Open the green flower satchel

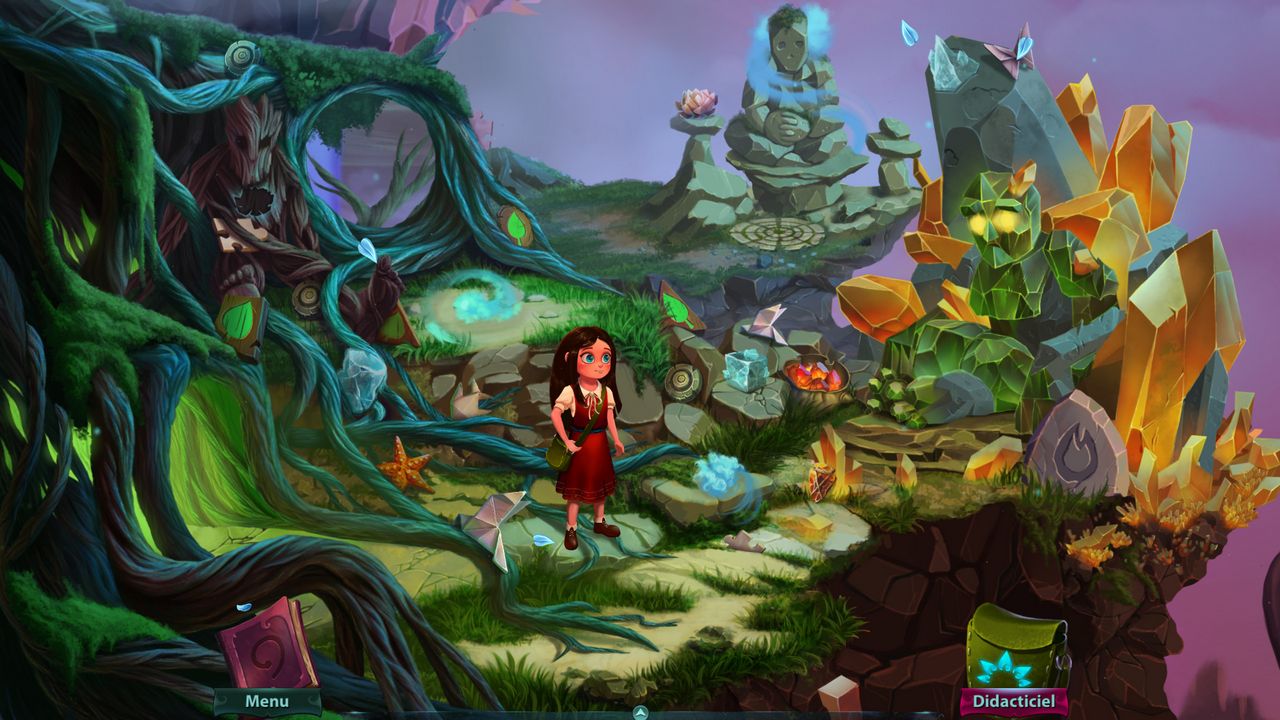[x=1015, y=649]
